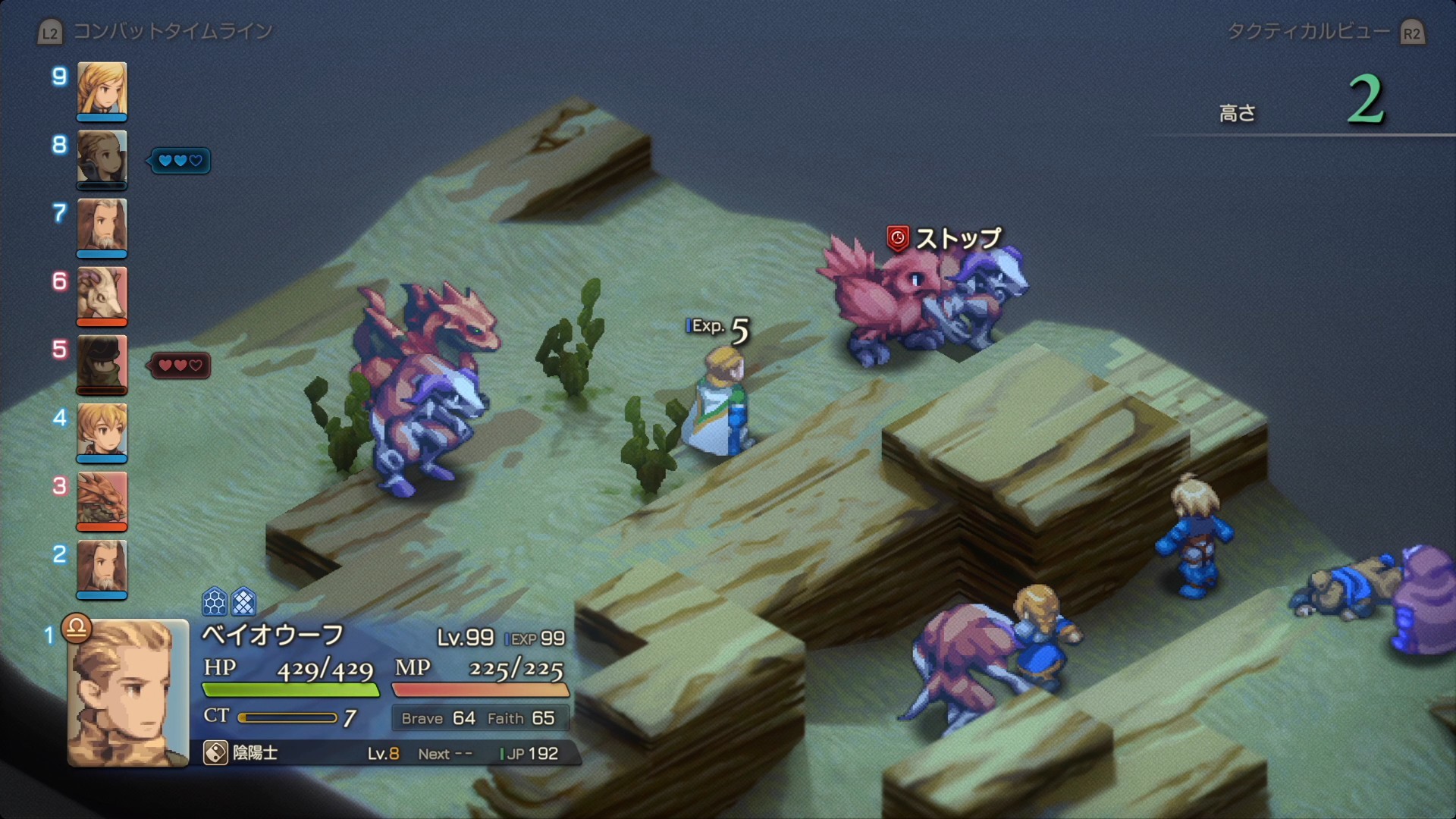Choose the turn 7 bearded man portrait
Image resolution: width=1456 pixels, height=819 pixels.
pyautogui.click(x=102, y=226)
